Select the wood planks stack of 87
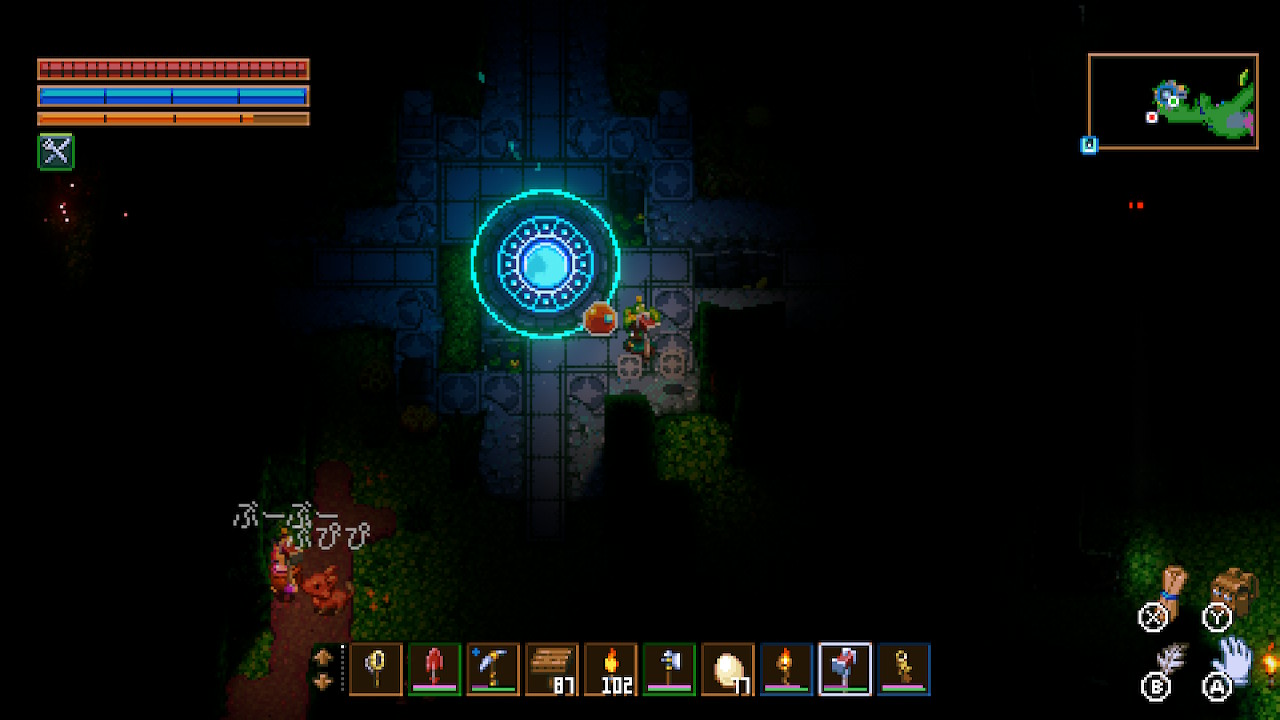Viewport: 1280px width, 720px height. tap(552, 668)
